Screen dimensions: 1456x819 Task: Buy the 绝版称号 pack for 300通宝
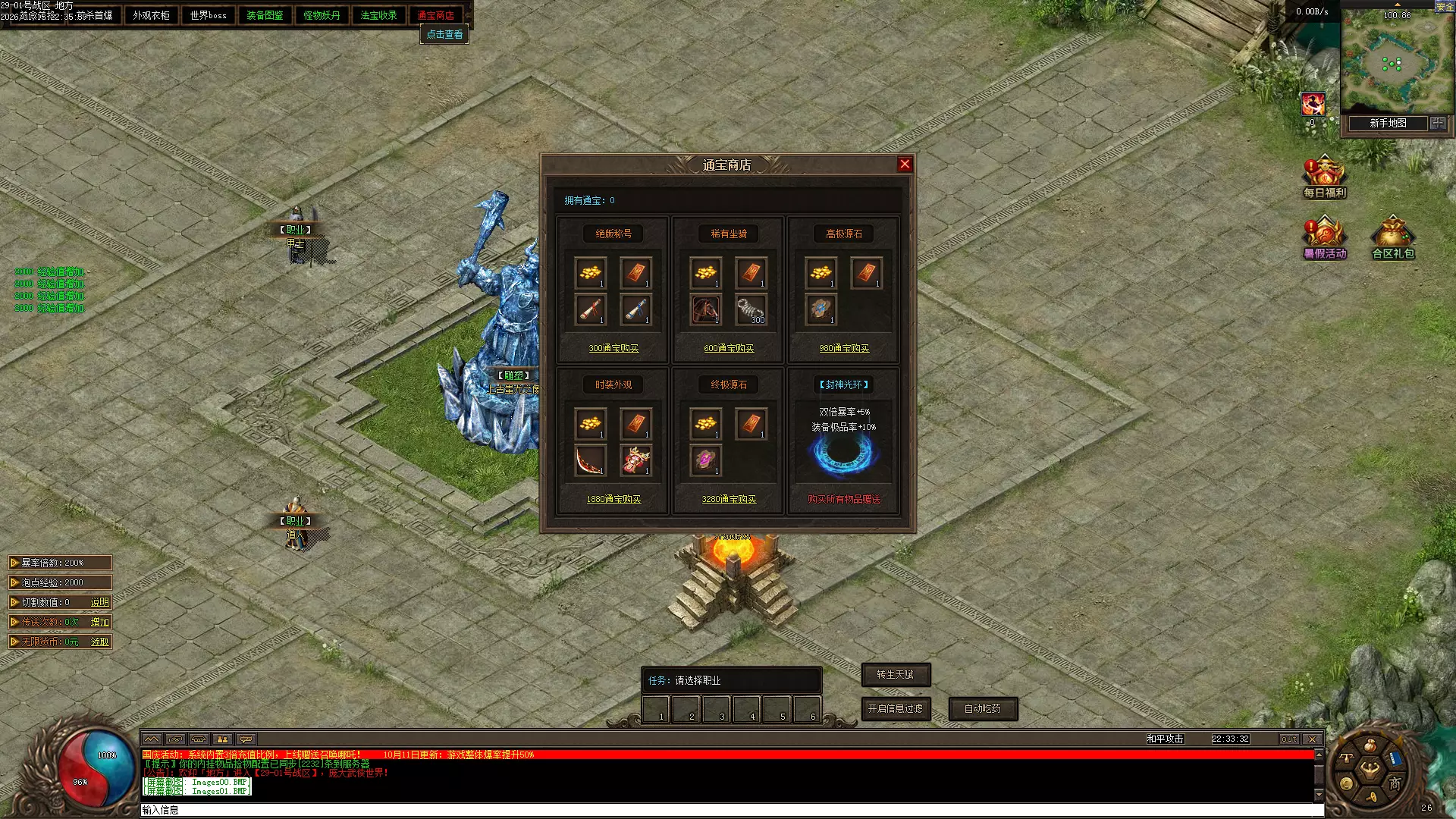(613, 349)
